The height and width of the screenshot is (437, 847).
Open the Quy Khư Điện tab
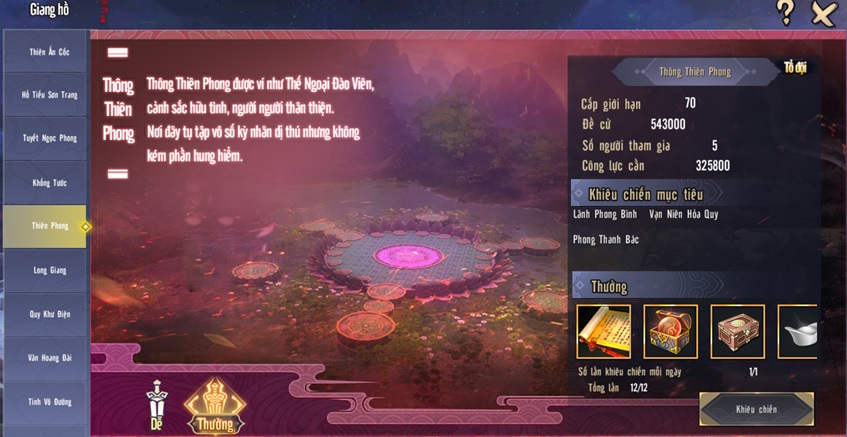[44, 314]
